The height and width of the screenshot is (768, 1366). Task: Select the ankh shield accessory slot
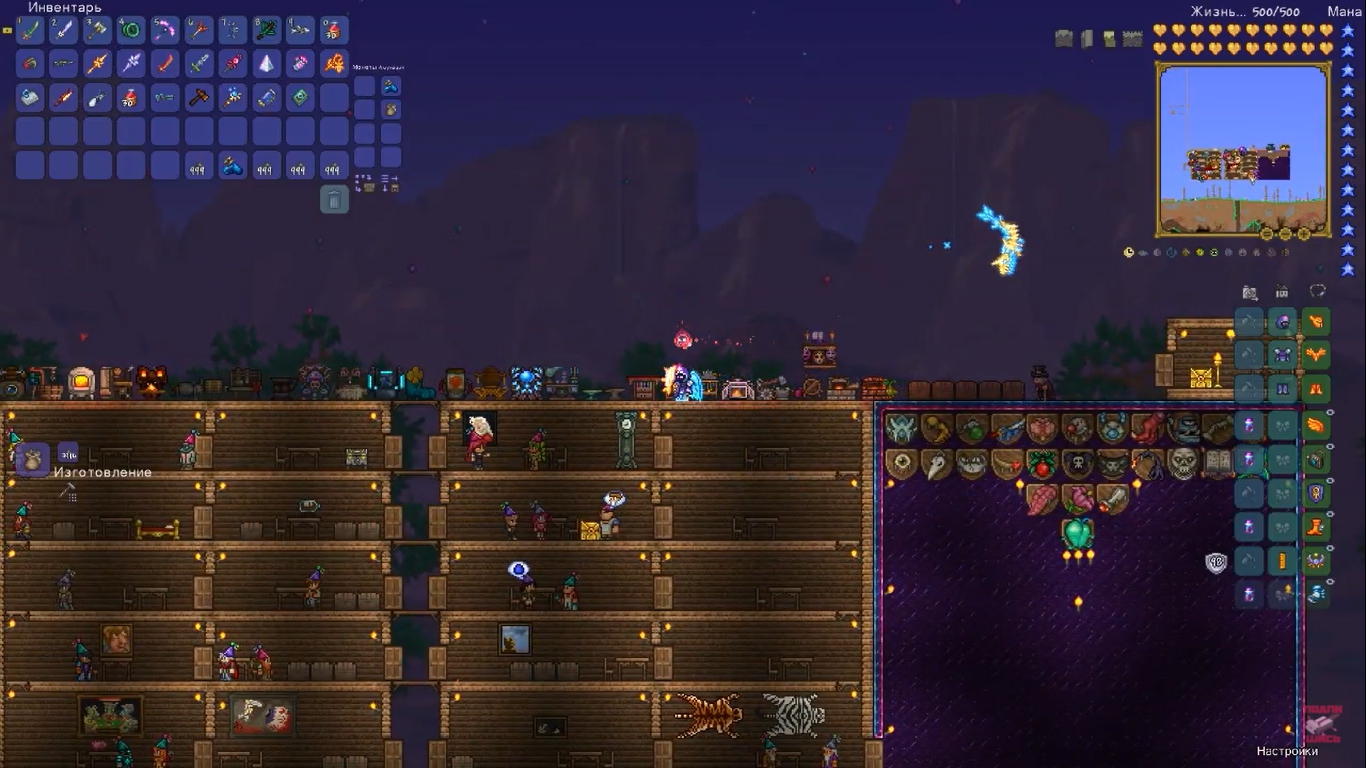(1316, 492)
